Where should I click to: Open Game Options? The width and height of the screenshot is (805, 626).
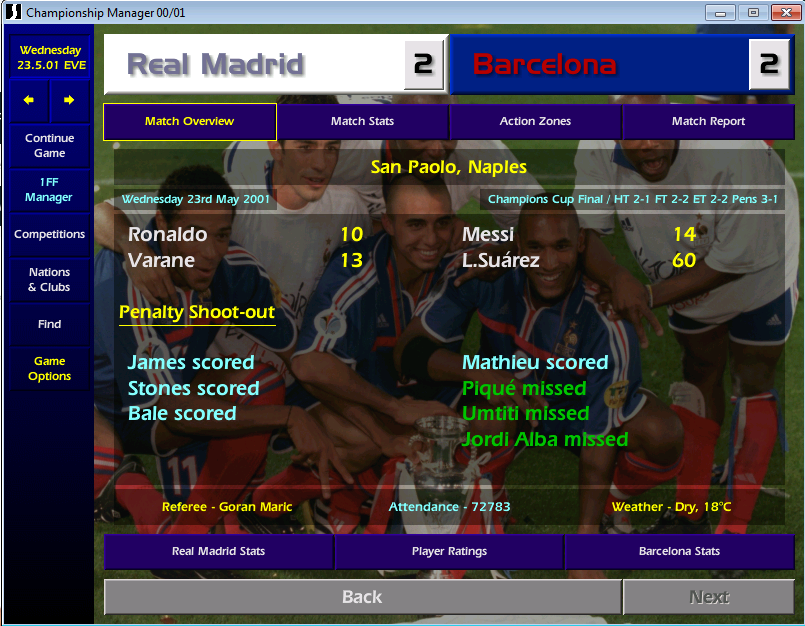pos(50,369)
